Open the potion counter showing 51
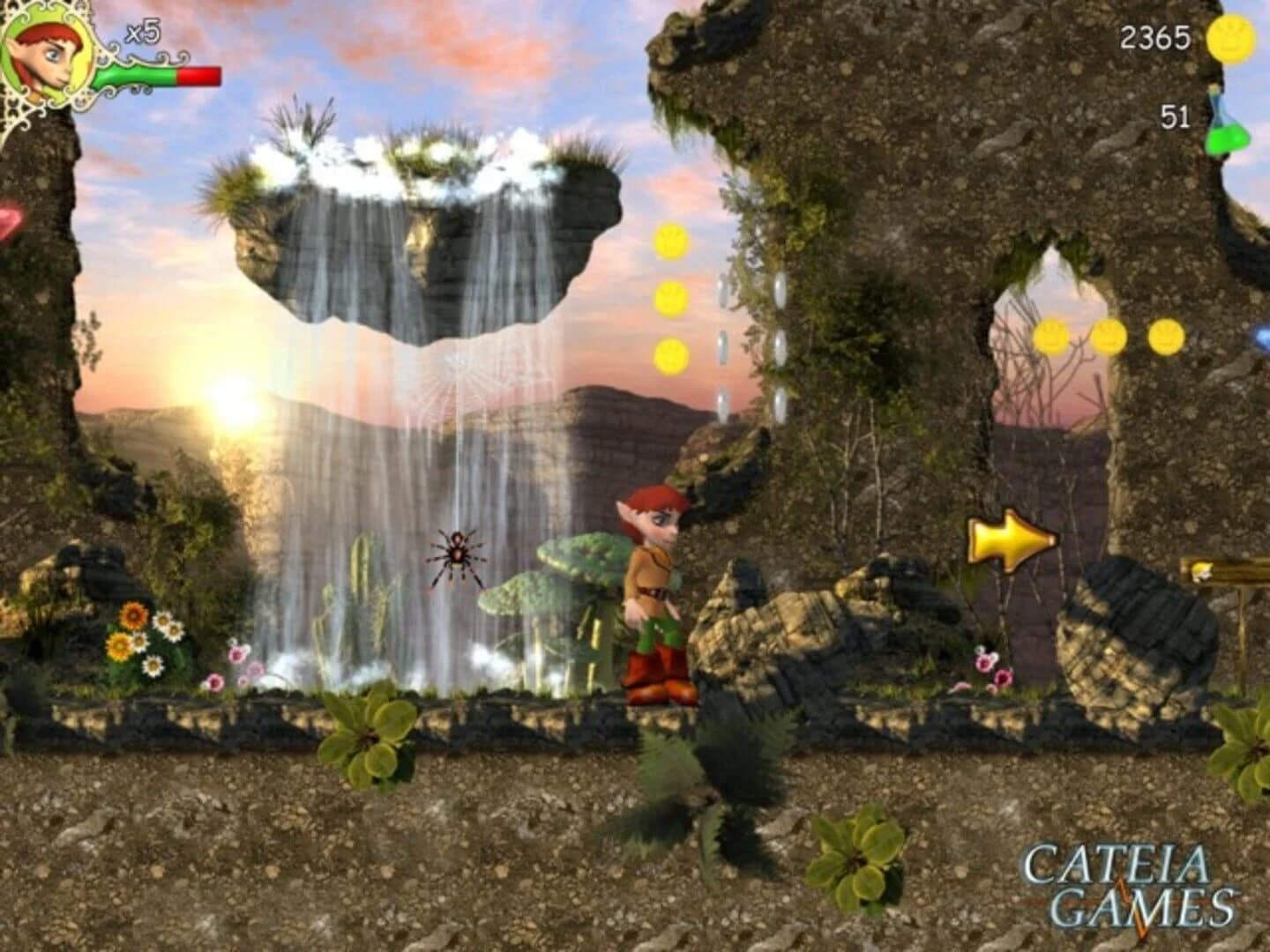The image size is (1270, 952). tap(1174, 115)
